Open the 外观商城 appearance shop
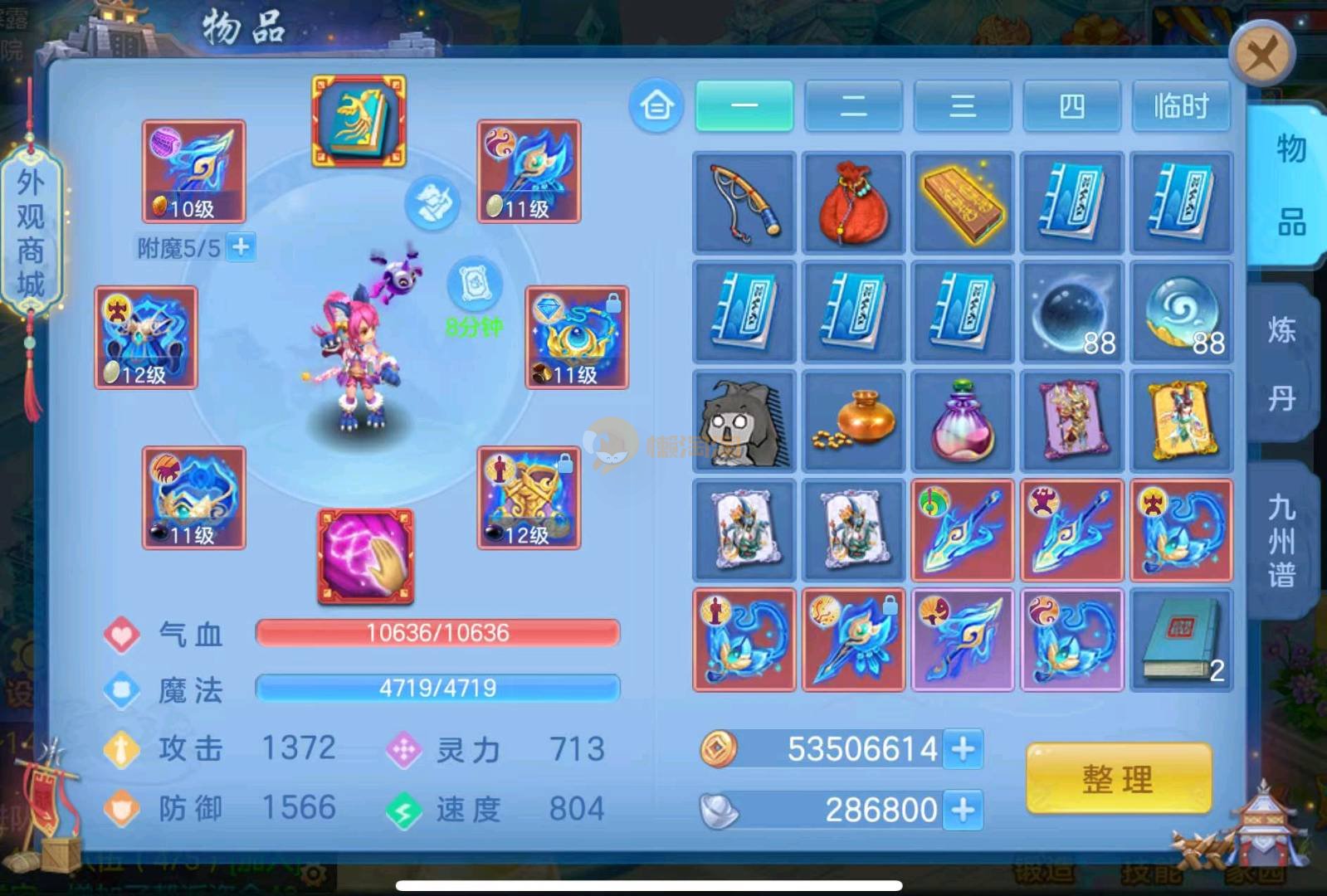The width and height of the screenshot is (1327, 896). point(31,233)
